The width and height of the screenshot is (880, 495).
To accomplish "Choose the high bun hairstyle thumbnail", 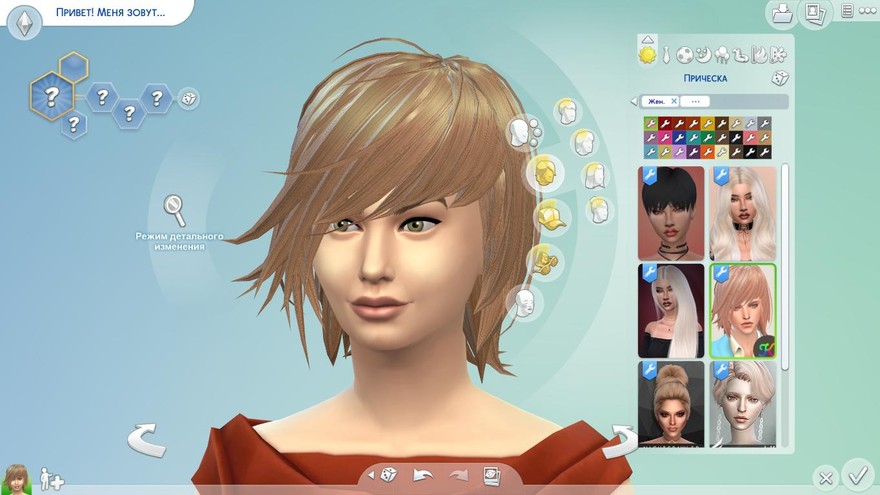I will click(671, 404).
